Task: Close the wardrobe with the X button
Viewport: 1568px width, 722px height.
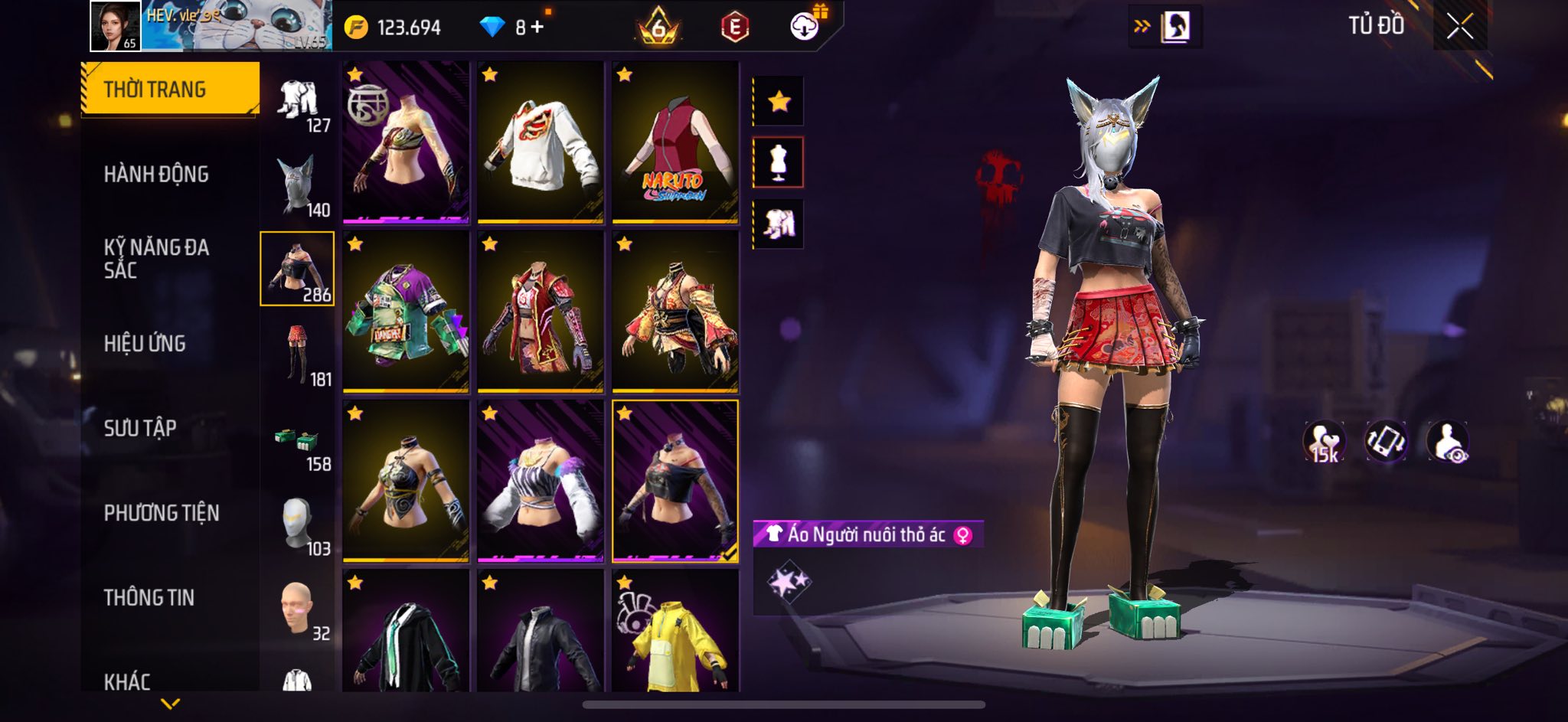Action: coord(1459,27)
